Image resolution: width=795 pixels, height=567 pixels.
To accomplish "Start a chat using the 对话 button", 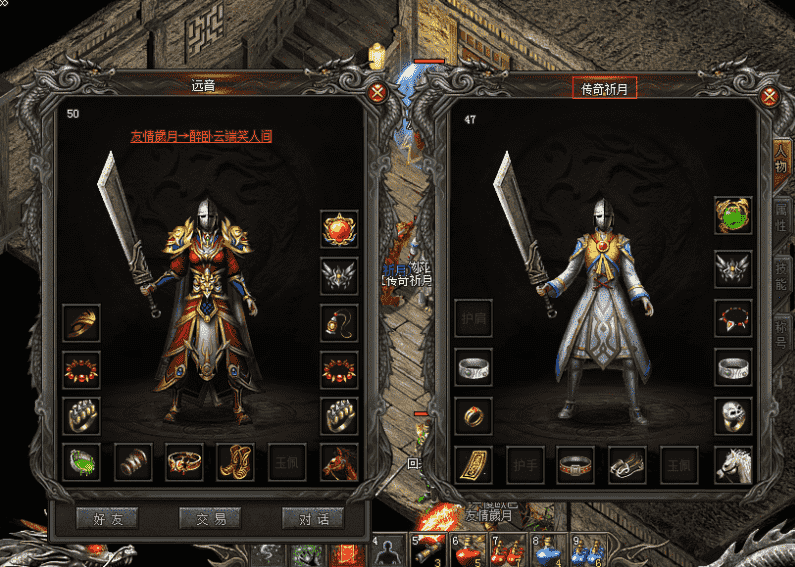I will point(312,518).
